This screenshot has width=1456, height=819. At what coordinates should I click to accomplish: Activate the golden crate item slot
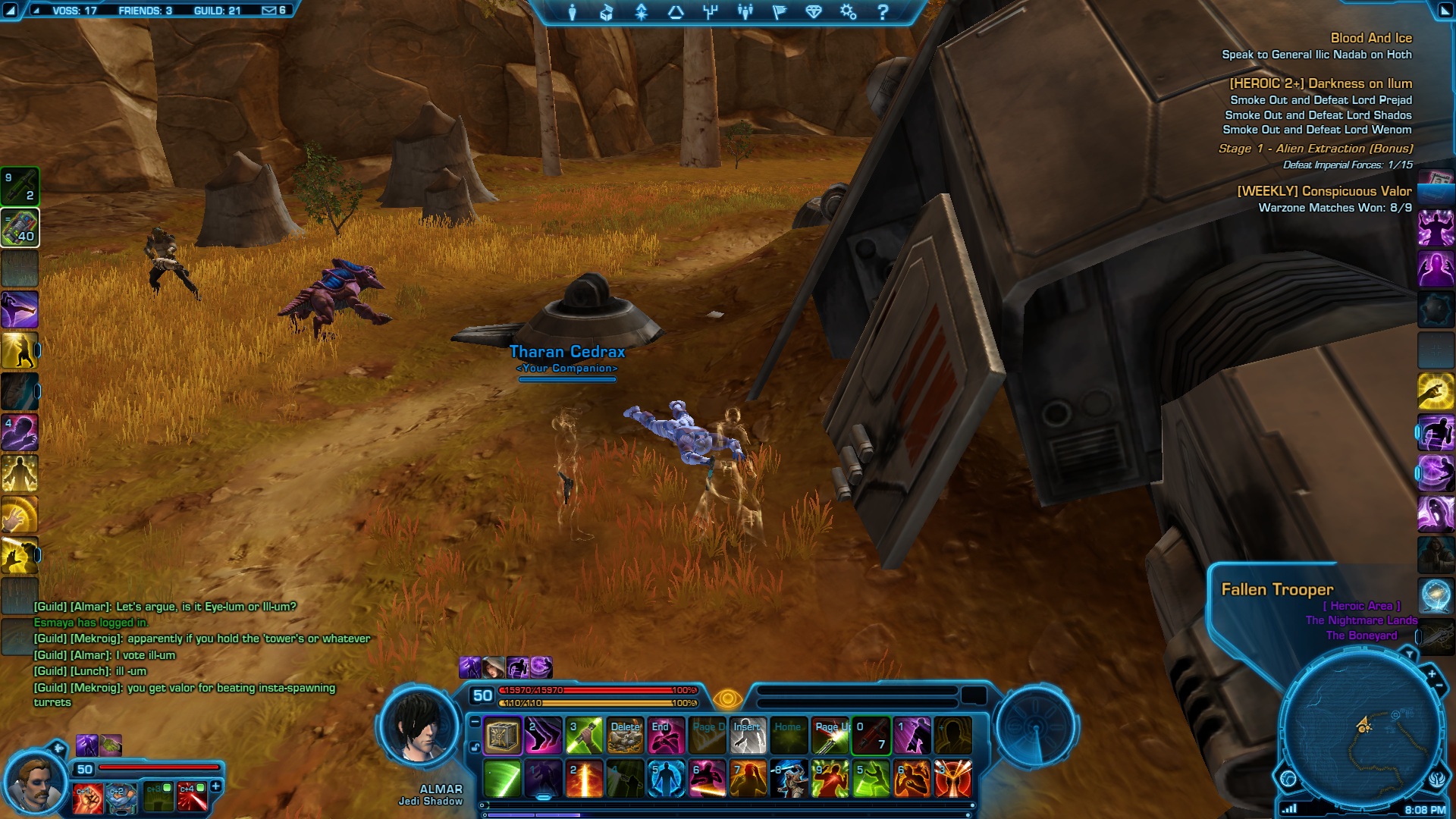[x=502, y=736]
